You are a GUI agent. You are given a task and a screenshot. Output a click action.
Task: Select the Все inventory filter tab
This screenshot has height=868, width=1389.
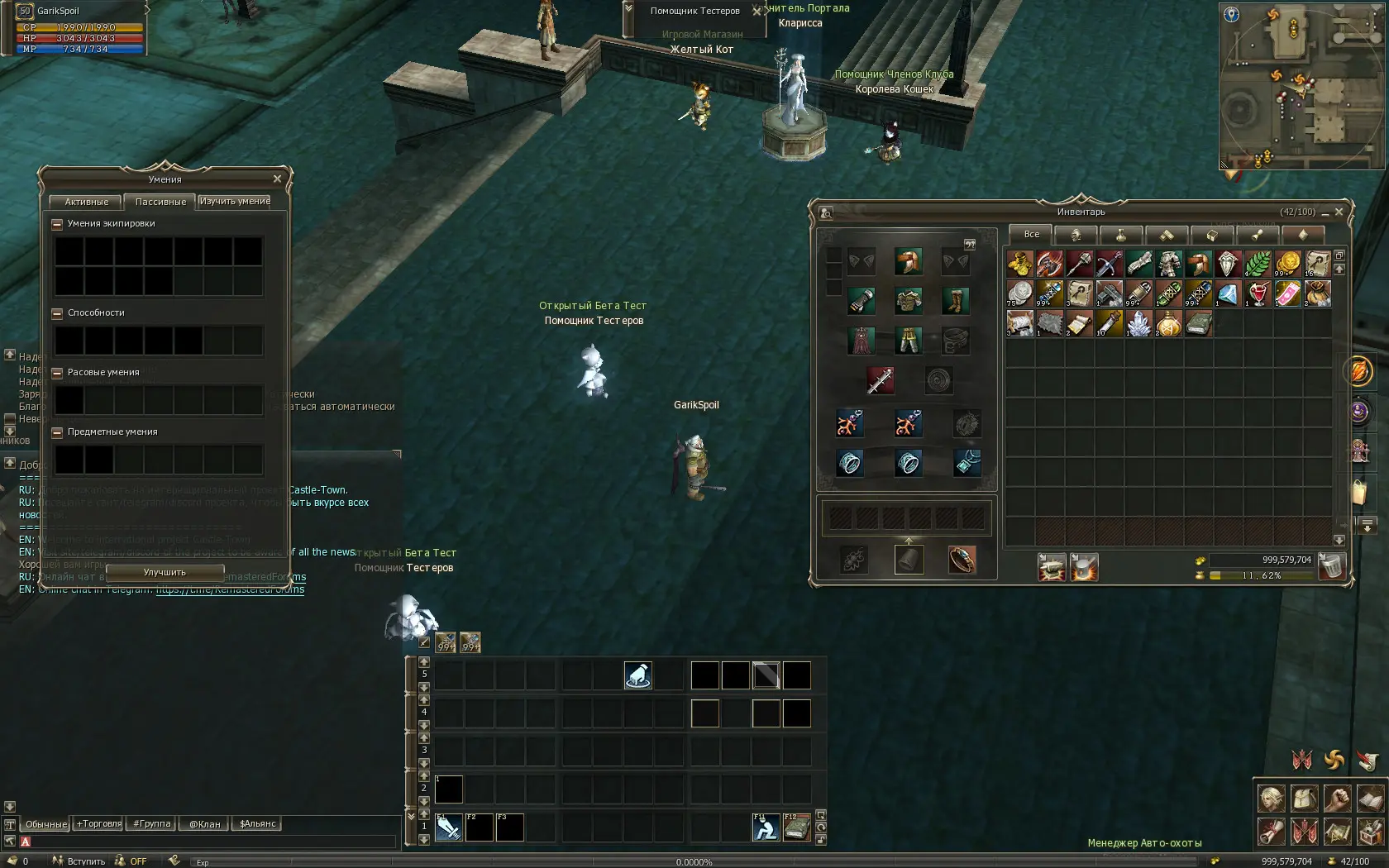click(1031, 235)
